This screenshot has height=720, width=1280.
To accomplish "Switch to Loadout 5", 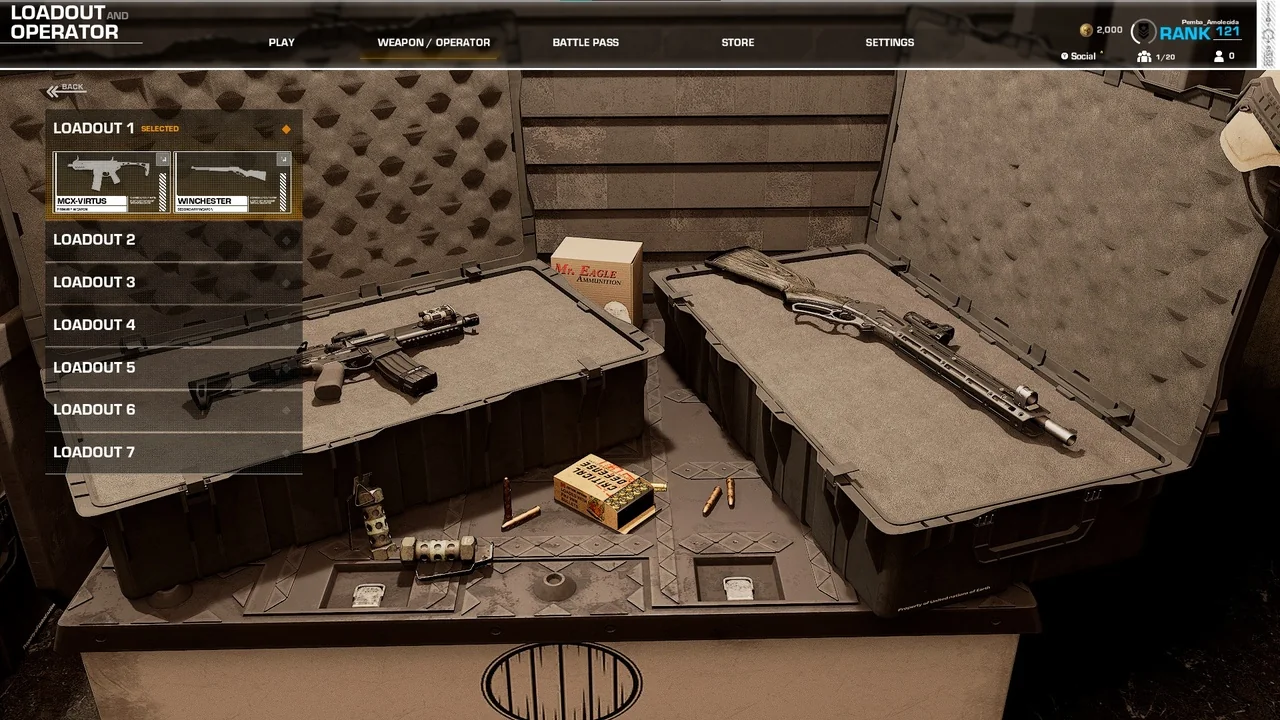I will pos(173,367).
